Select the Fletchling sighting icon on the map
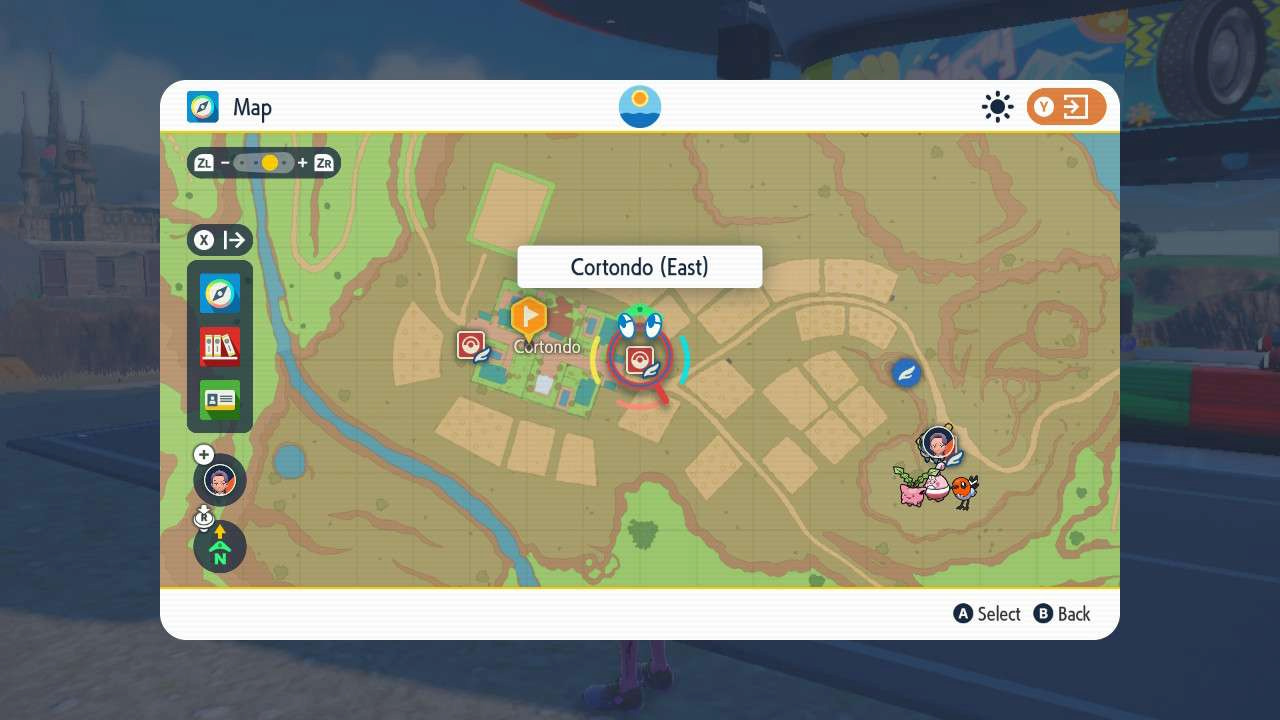Screen dimensions: 1280x720 coord(962,490)
